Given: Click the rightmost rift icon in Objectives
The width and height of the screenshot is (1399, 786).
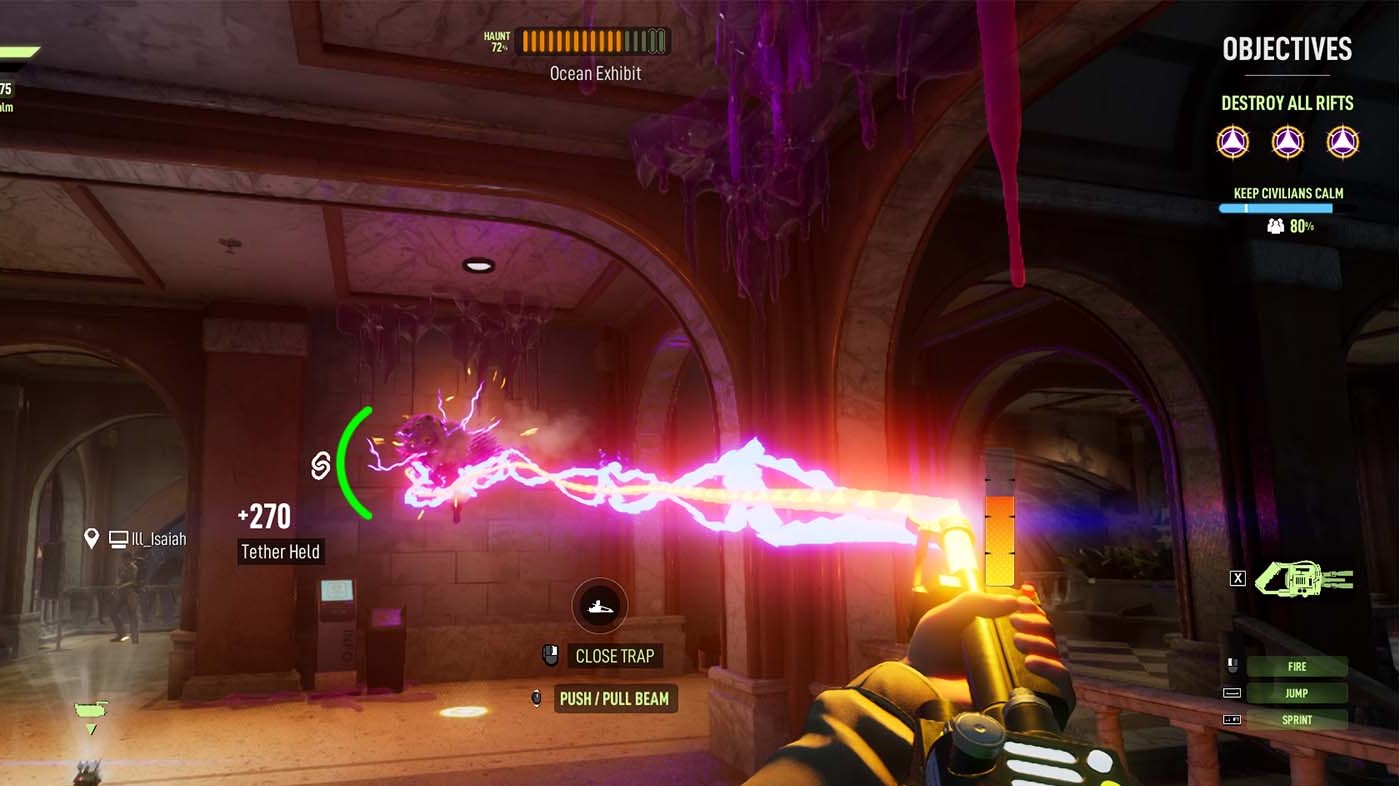Looking at the screenshot, I should point(1342,142).
